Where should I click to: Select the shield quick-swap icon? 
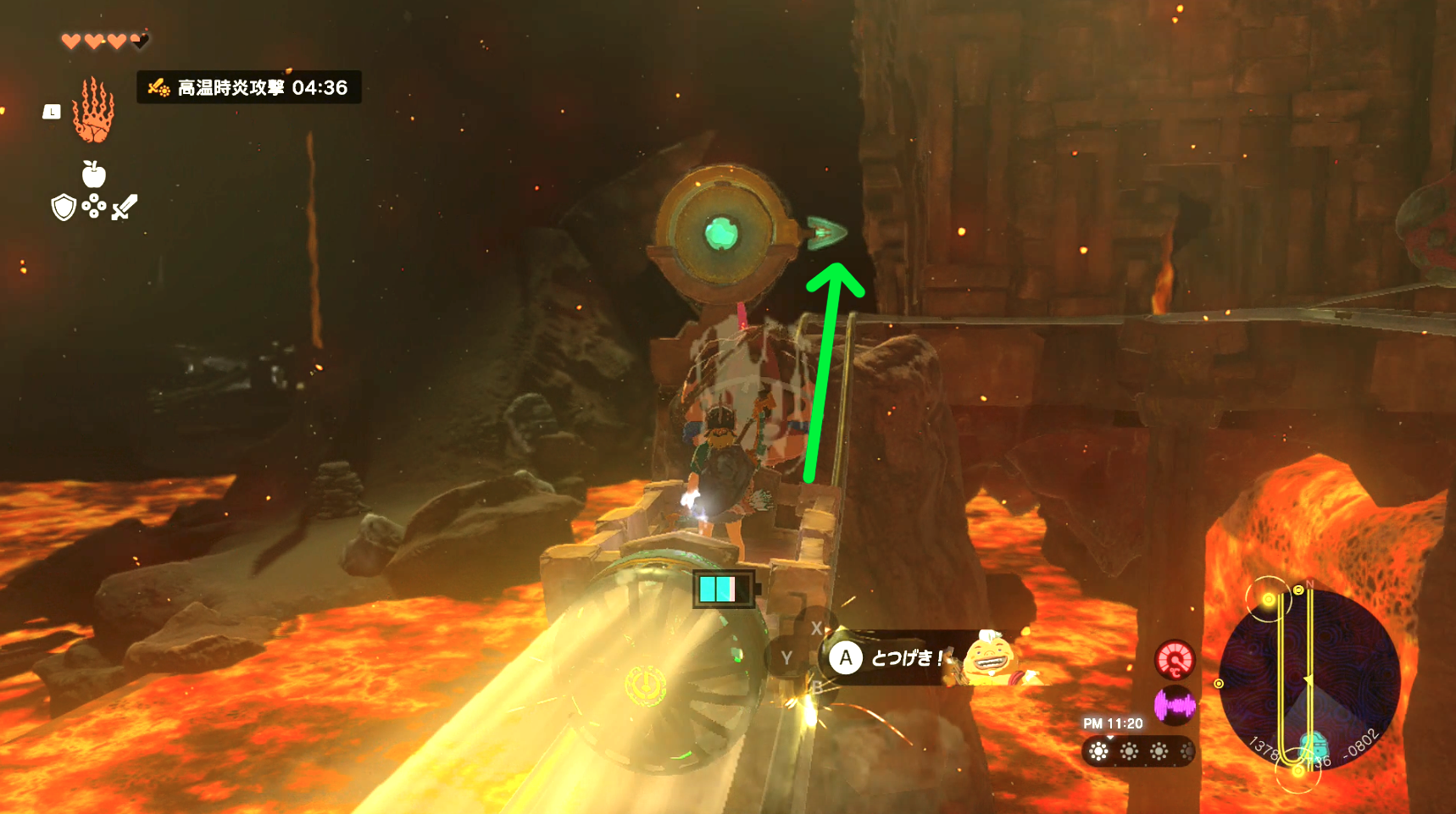coord(64,208)
